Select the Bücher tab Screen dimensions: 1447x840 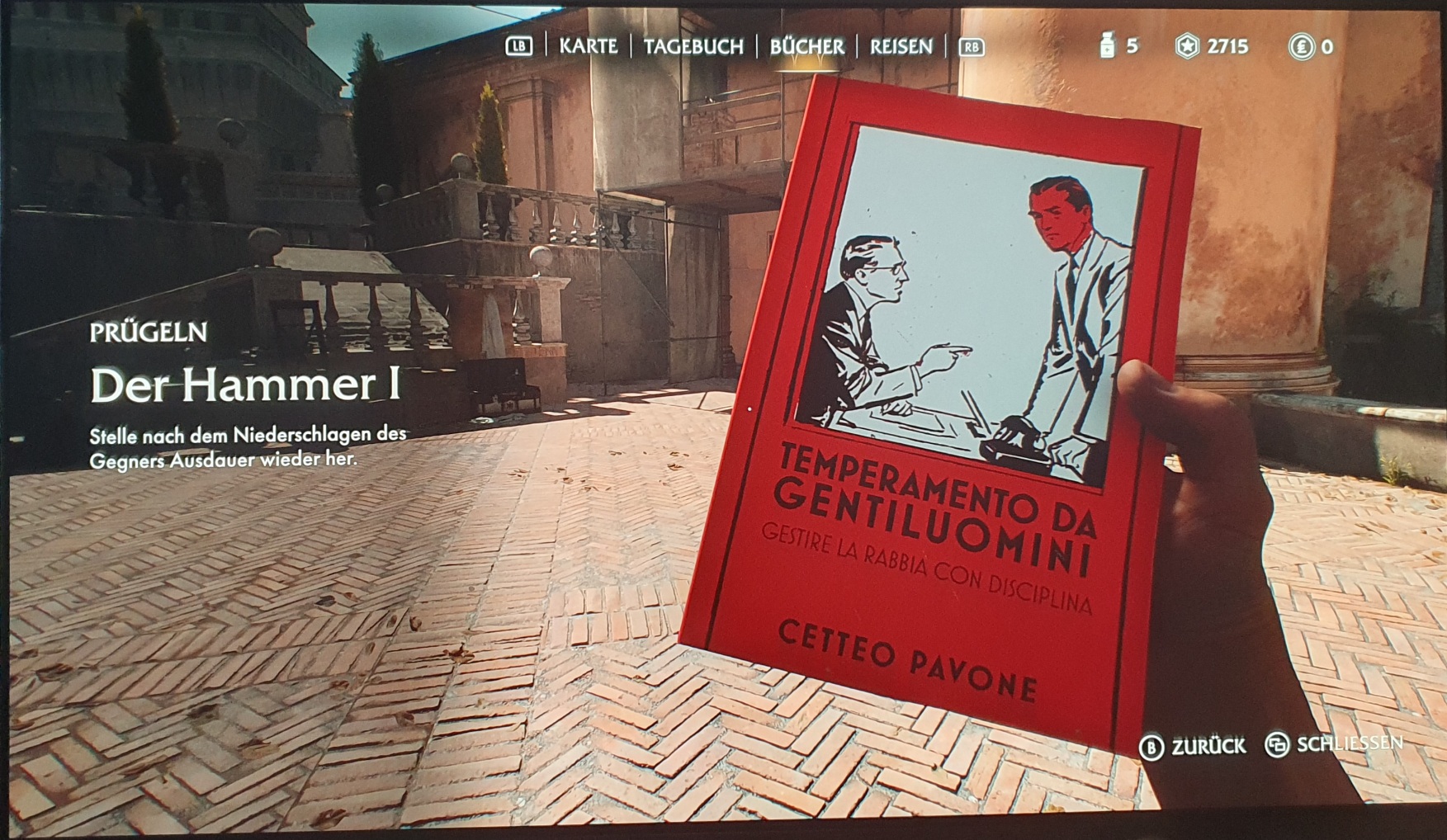click(806, 47)
